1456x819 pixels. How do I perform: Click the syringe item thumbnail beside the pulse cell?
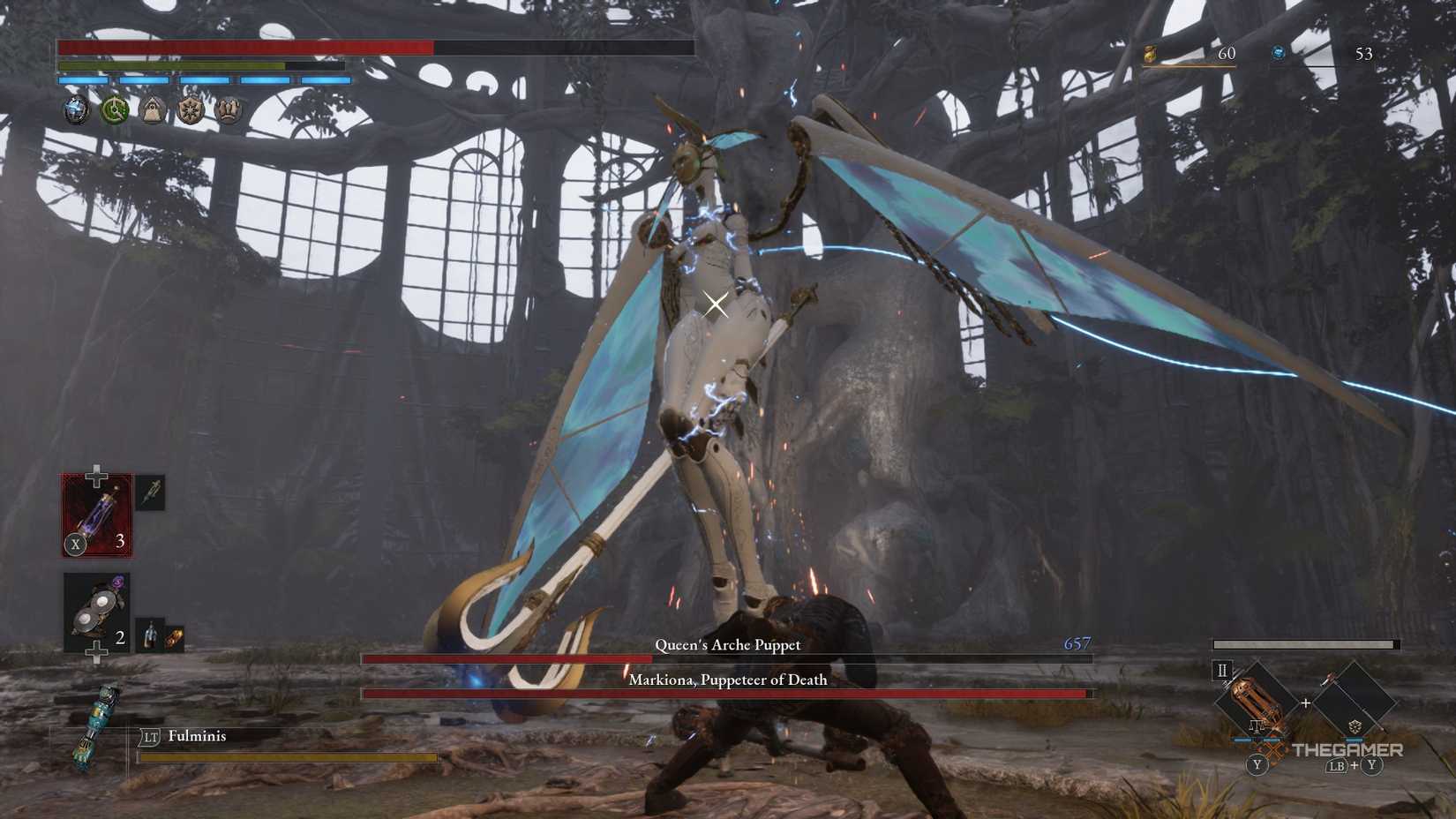[150, 492]
